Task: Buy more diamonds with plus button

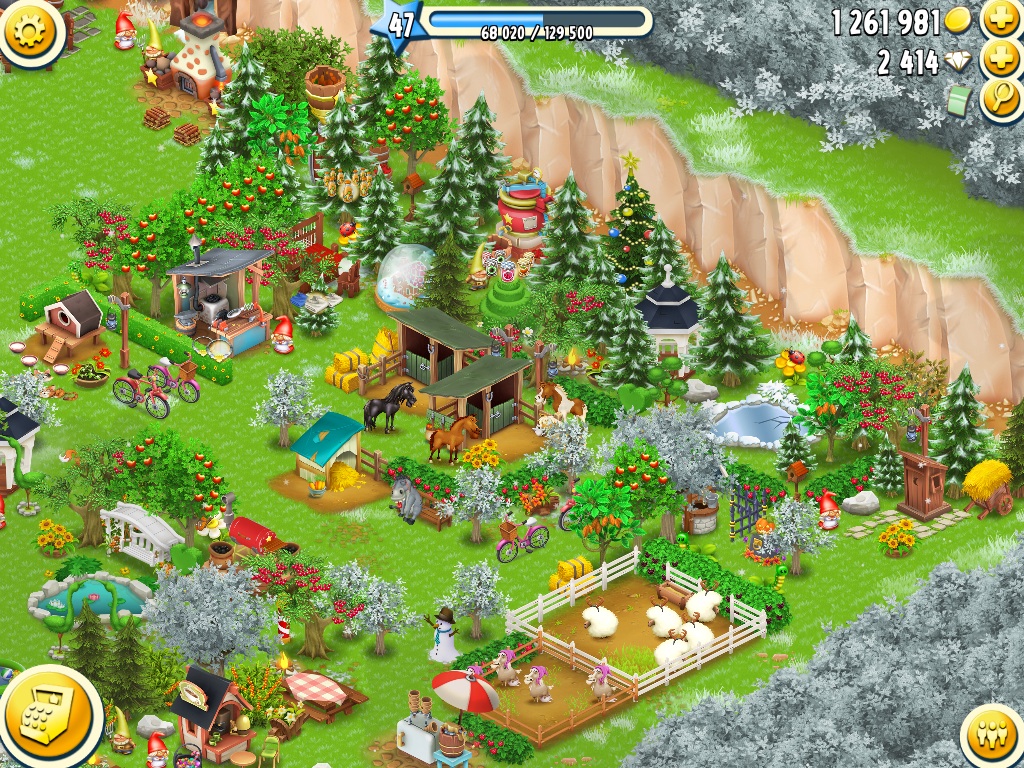Action: [x=999, y=59]
